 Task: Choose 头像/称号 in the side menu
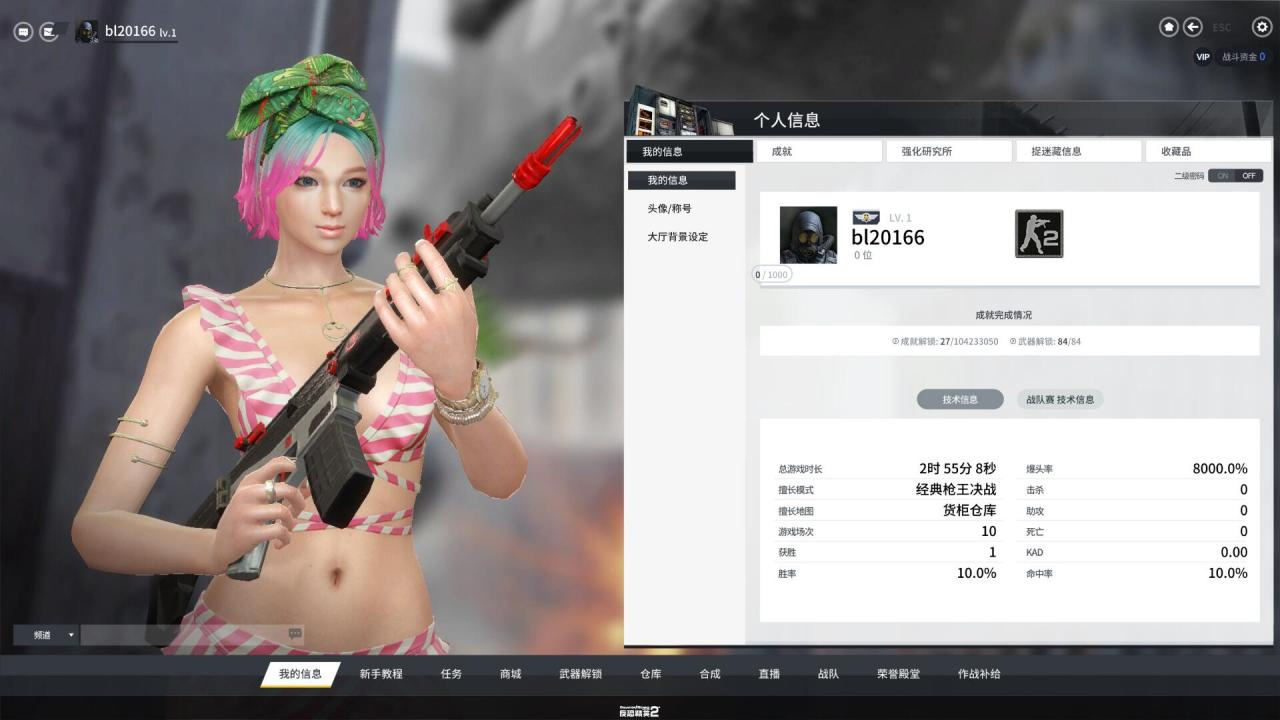(x=669, y=209)
